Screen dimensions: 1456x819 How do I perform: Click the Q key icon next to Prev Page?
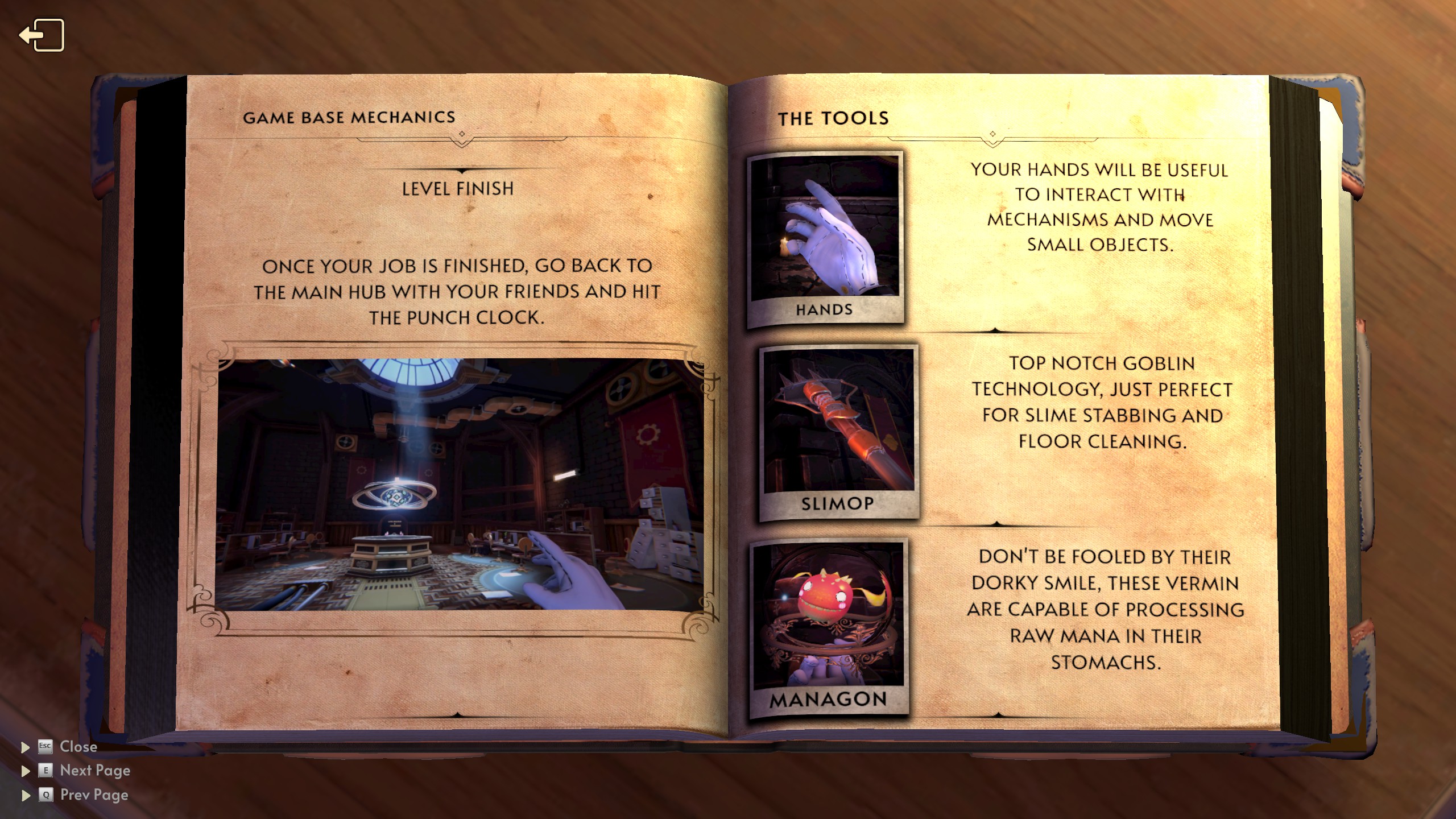[47, 795]
